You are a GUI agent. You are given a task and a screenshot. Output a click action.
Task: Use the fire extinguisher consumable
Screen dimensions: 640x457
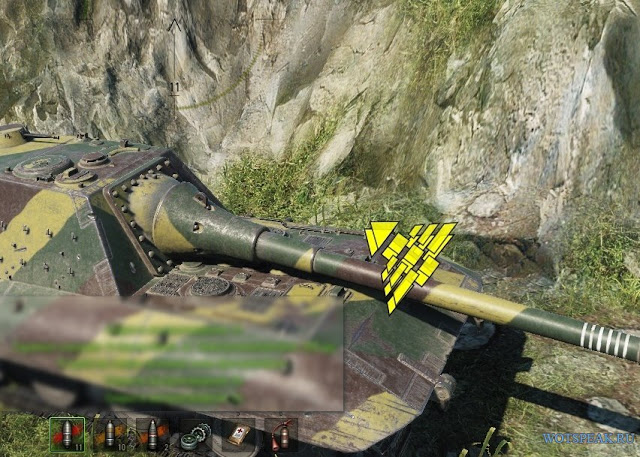coord(281,435)
